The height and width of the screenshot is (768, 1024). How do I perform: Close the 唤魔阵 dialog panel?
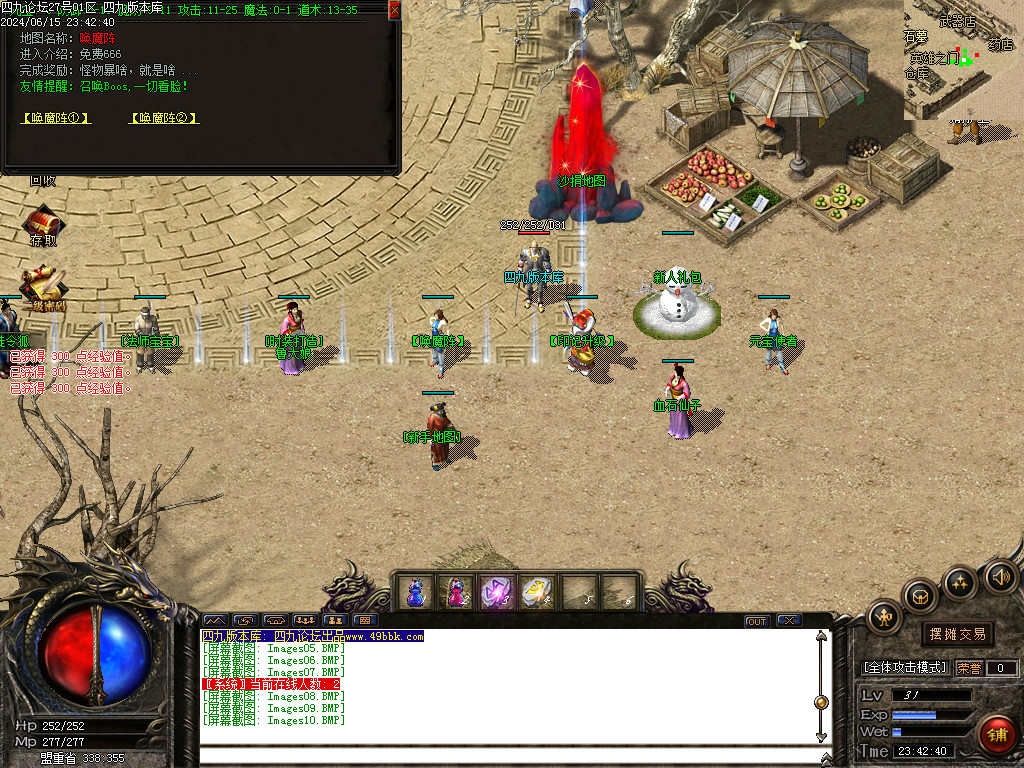tap(394, 10)
